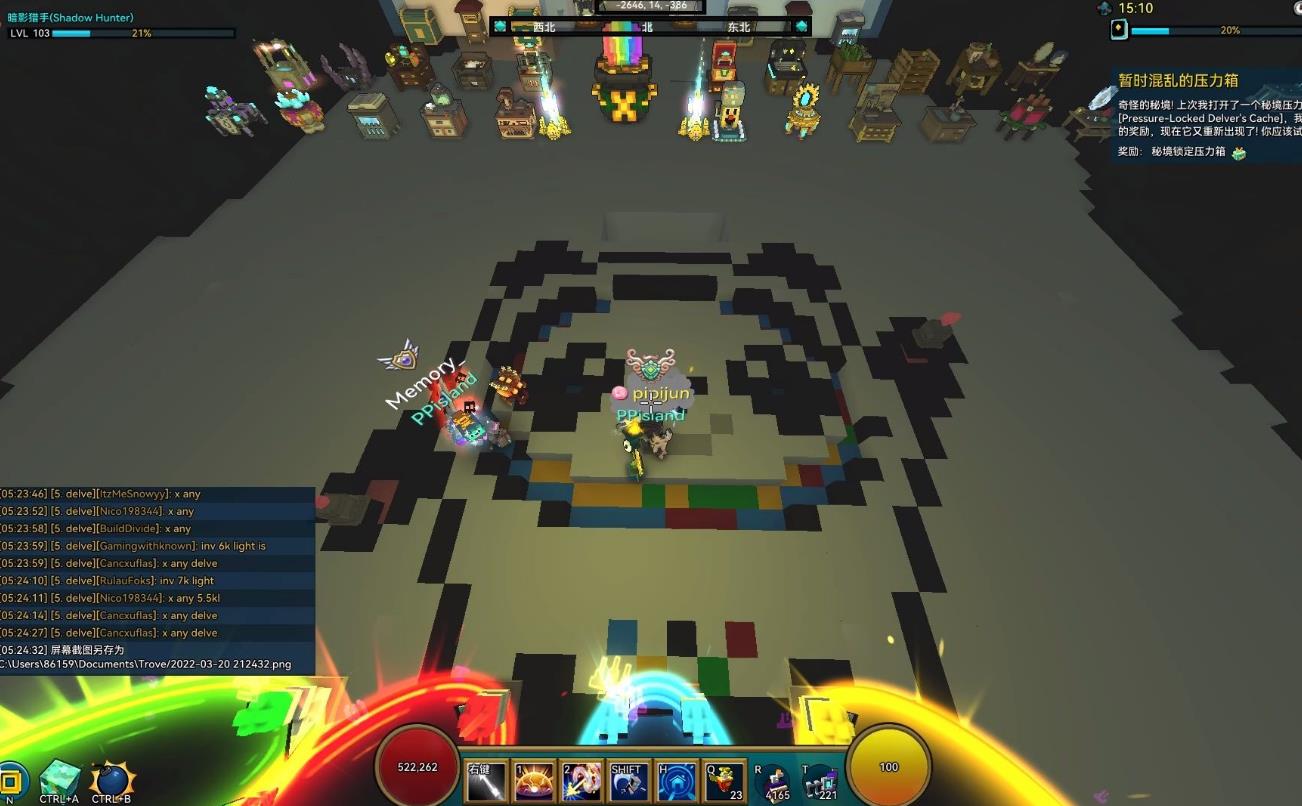The image size is (1302, 806).
Task: Use the Q flask with 23 charges
Action: pos(724,782)
